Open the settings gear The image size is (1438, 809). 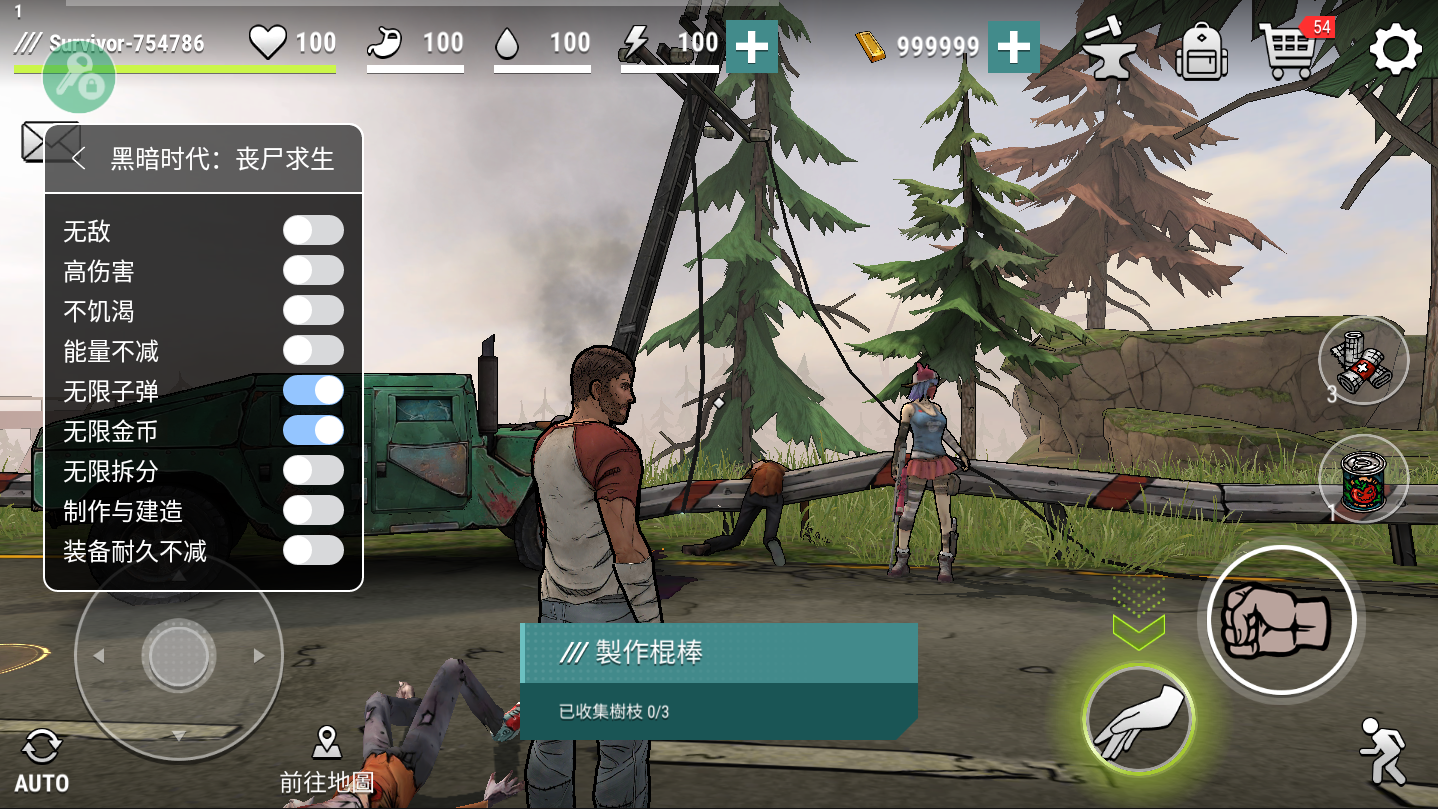tap(1395, 49)
